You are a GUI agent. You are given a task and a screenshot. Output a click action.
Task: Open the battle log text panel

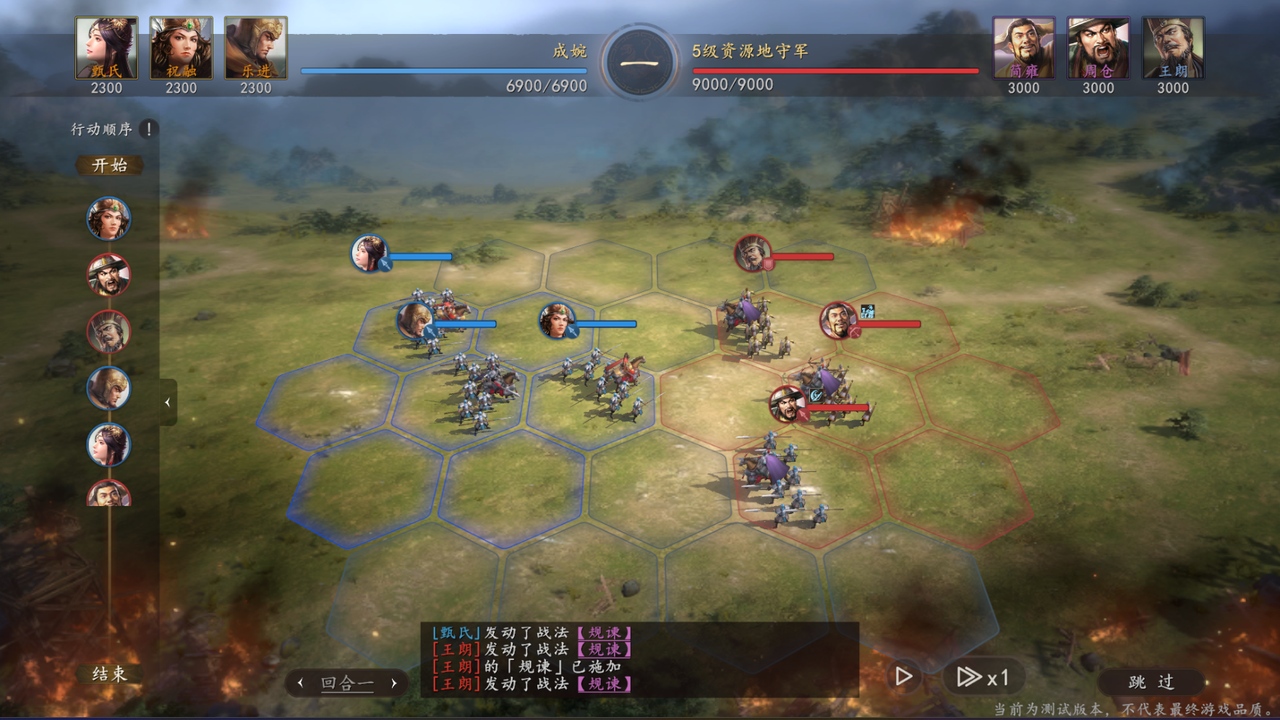point(640,658)
